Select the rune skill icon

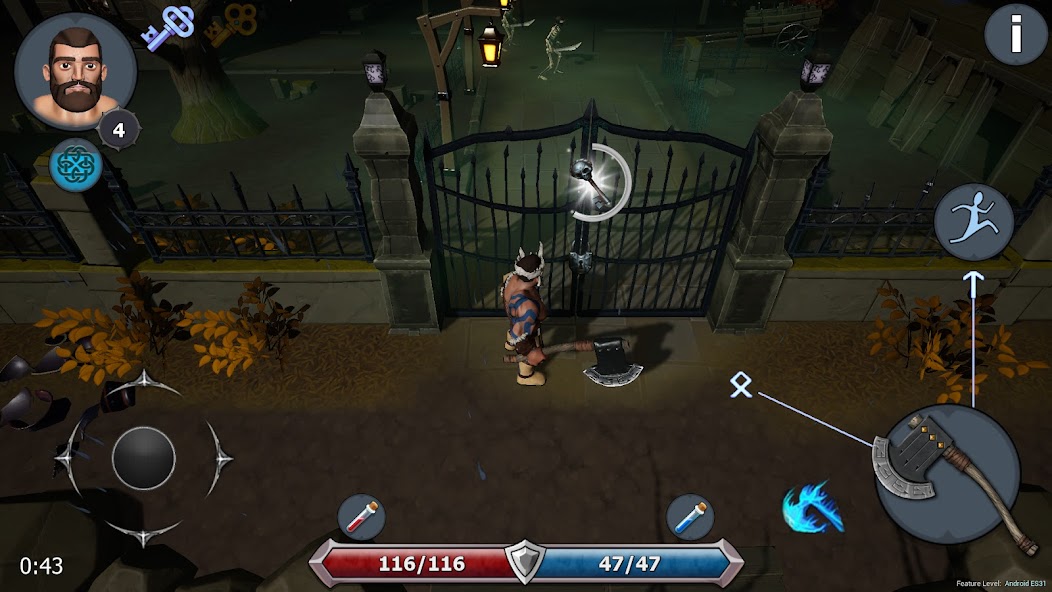tap(741, 385)
